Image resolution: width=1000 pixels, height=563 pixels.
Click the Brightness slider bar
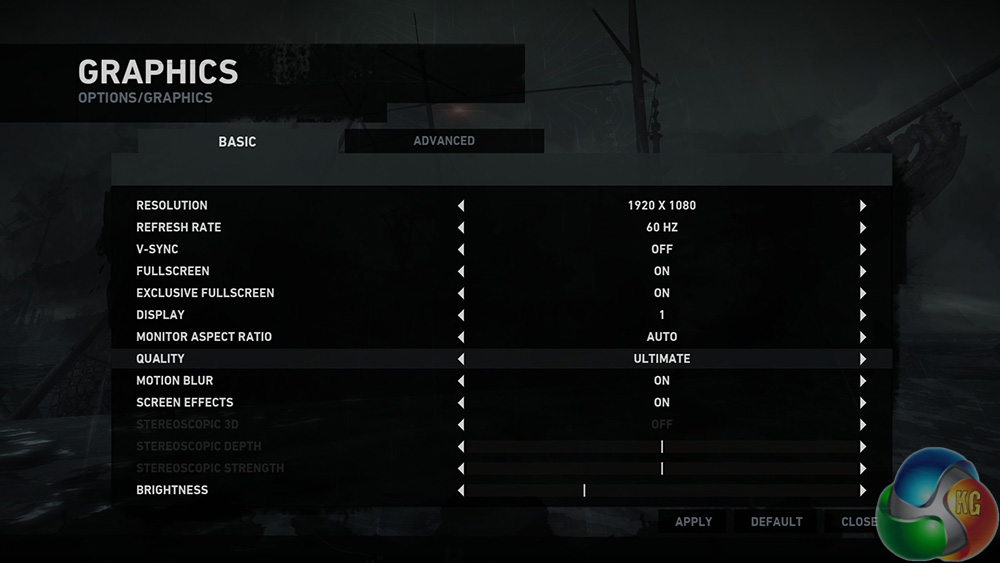tap(661, 491)
